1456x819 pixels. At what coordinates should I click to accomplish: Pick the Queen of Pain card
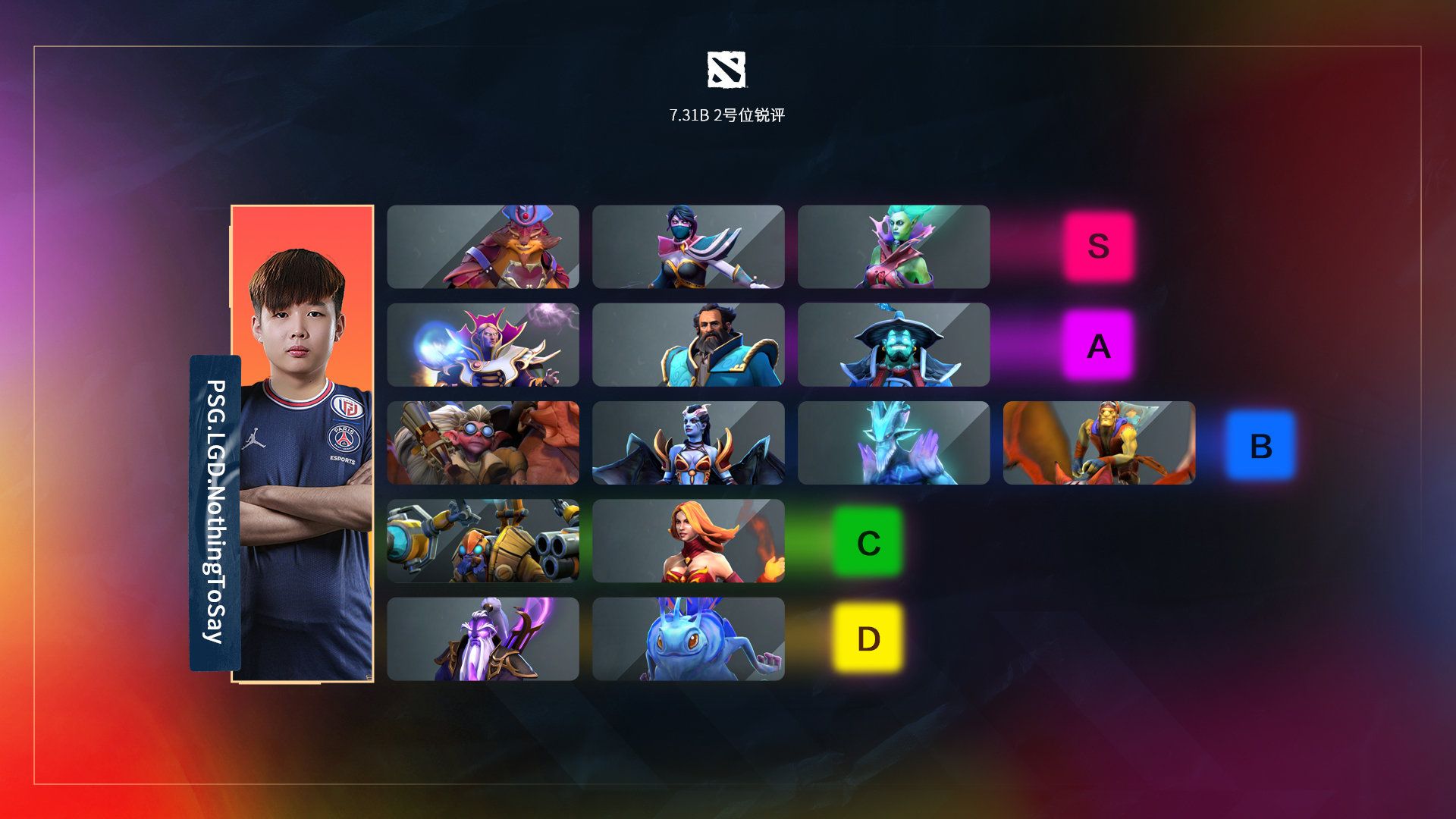tap(688, 443)
